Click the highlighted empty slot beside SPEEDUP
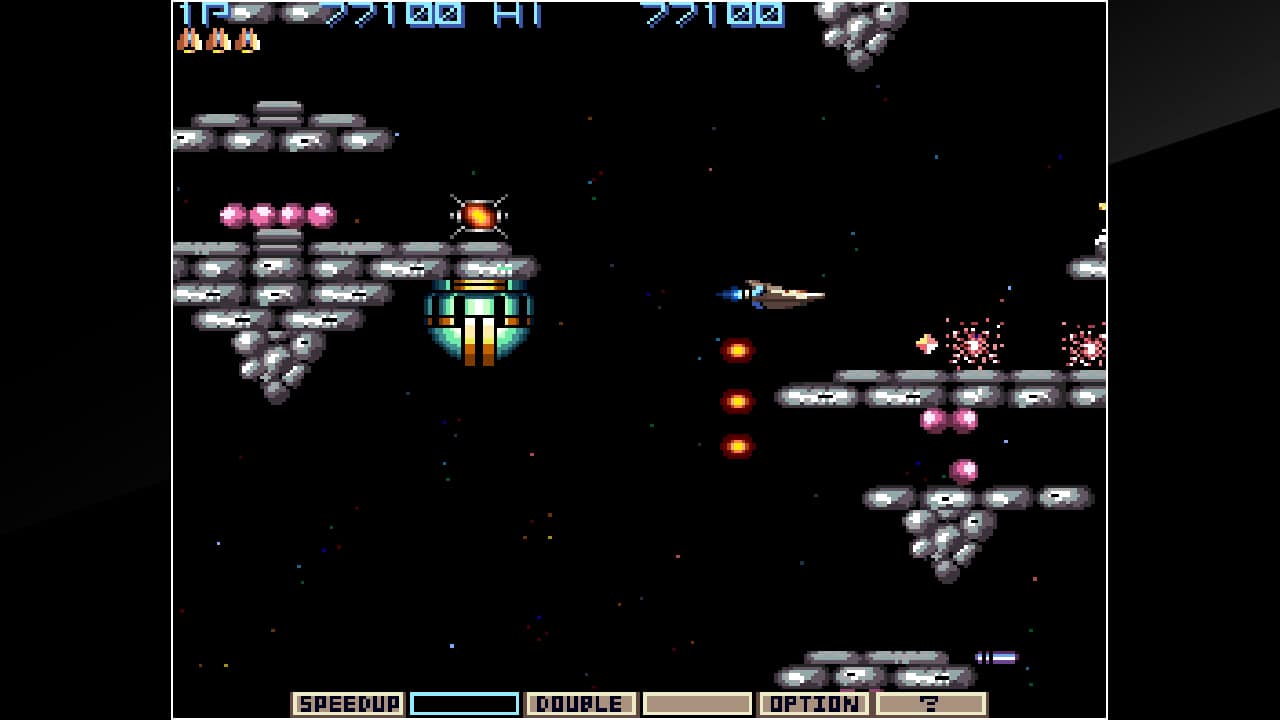This screenshot has height=720, width=1280. point(466,703)
